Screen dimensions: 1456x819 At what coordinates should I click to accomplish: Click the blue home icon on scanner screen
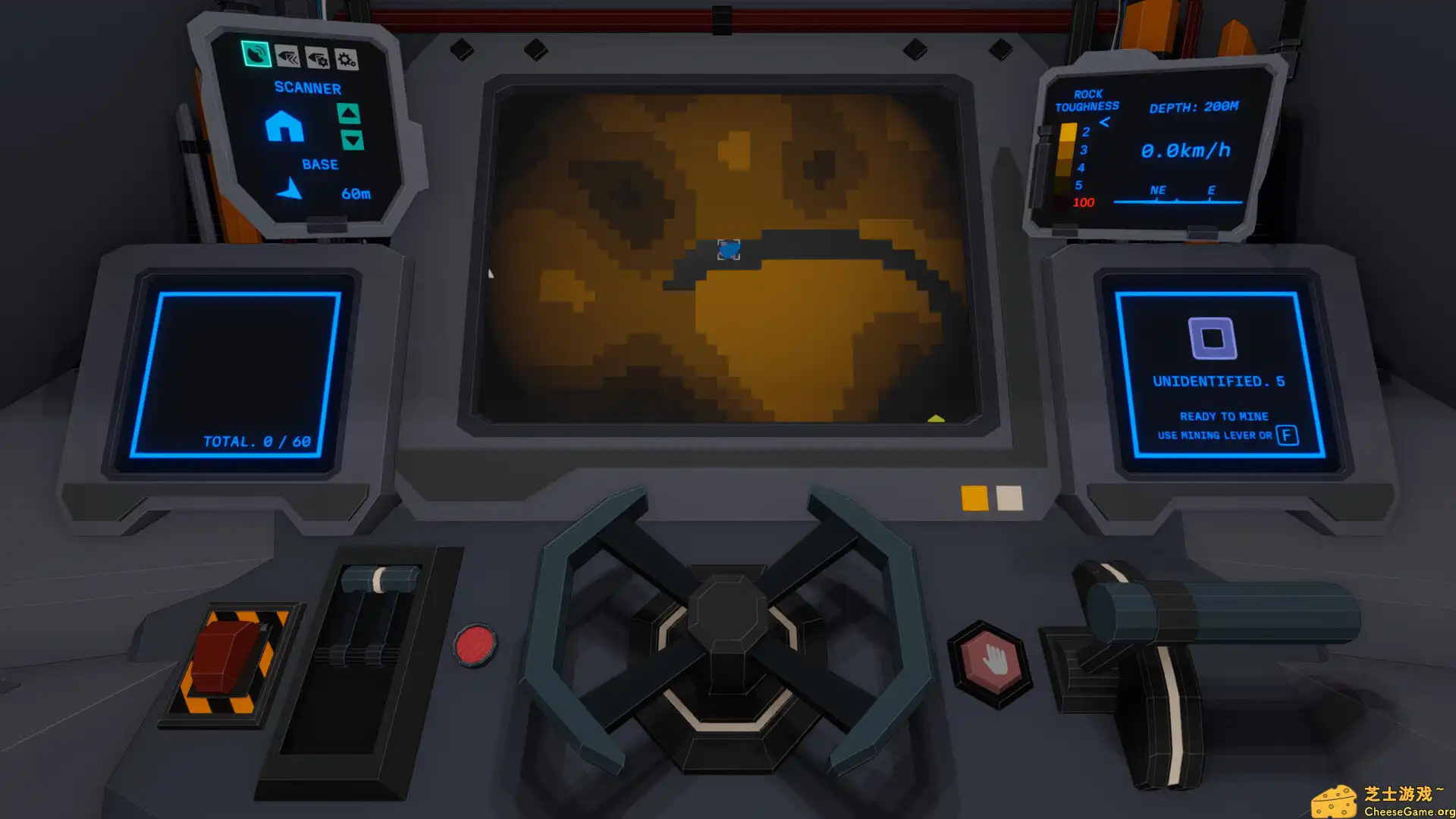pyautogui.click(x=284, y=127)
